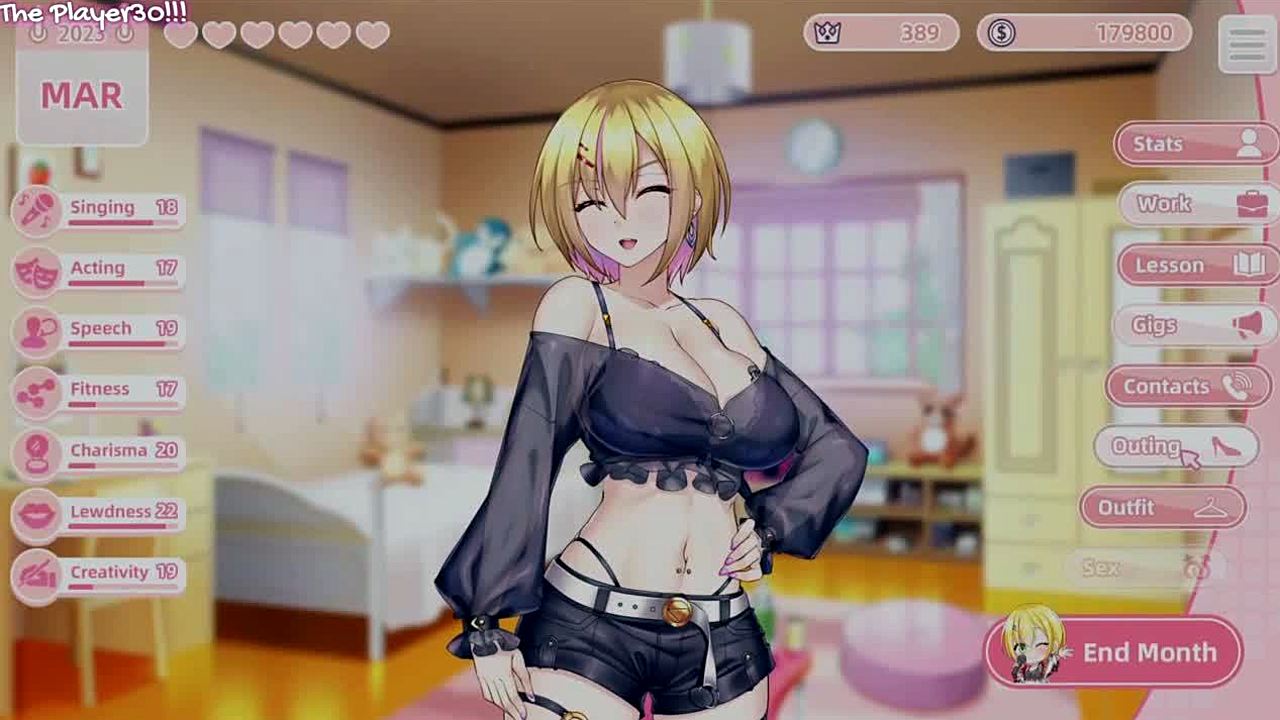Select the Speech skill entry

coord(100,330)
